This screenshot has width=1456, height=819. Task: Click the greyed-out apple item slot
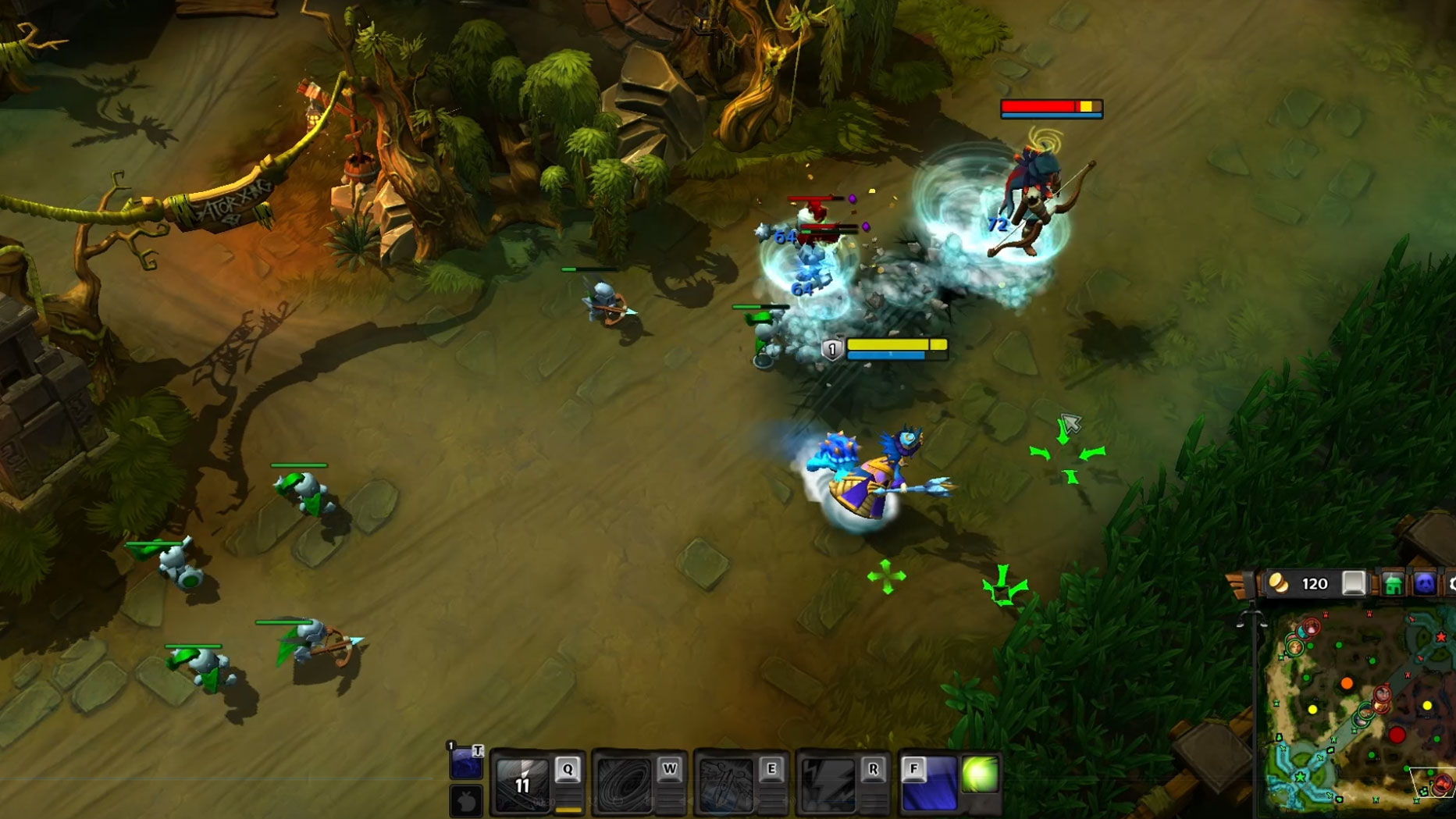(466, 801)
